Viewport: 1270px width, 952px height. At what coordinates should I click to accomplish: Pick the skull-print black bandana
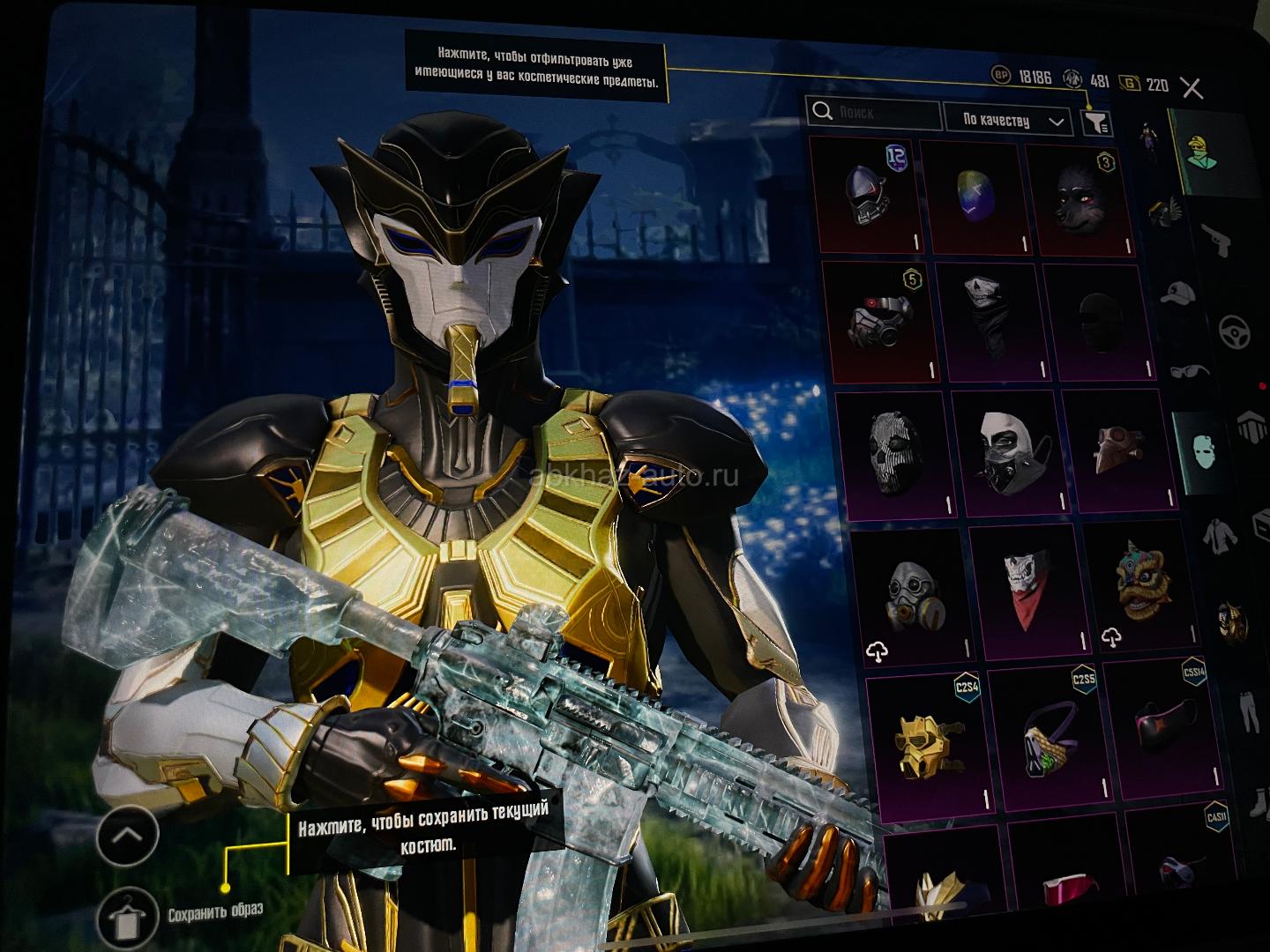tap(986, 316)
